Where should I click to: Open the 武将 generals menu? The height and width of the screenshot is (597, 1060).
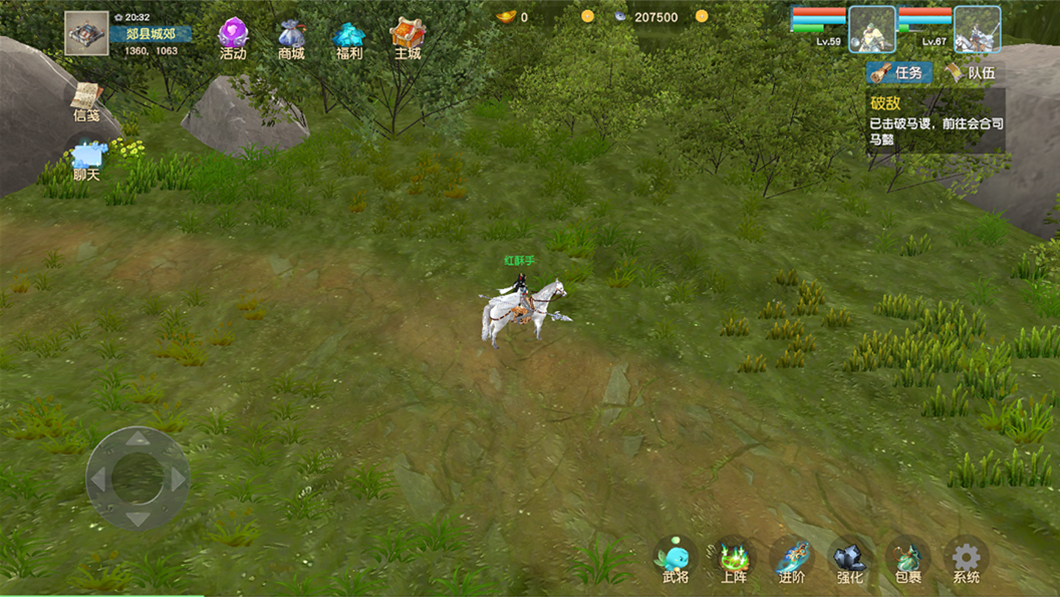[x=676, y=560]
